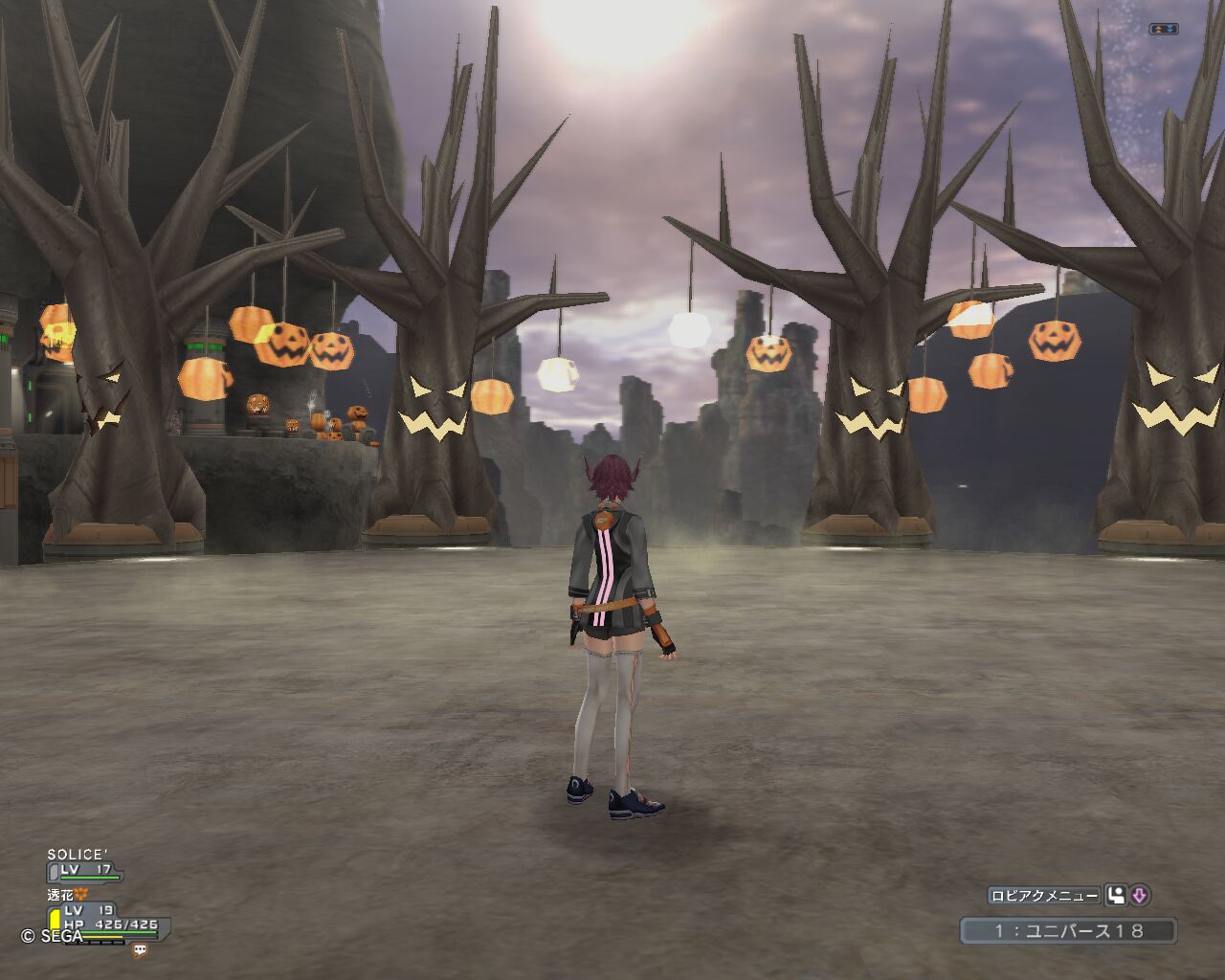Select party member SOLICE' status panel
The width and height of the screenshot is (1225, 980).
pos(84,864)
